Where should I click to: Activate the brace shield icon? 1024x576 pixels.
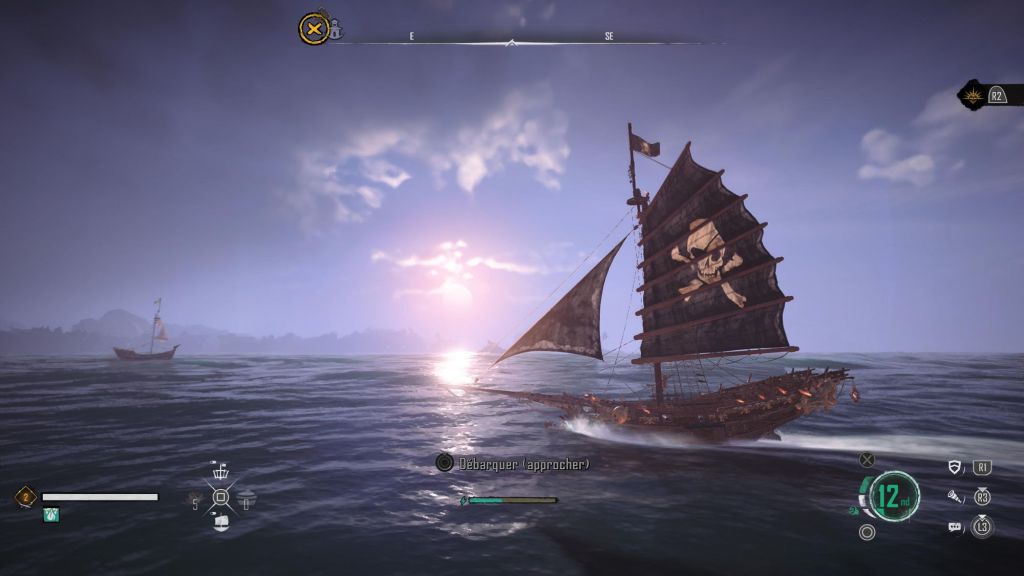pos(956,467)
